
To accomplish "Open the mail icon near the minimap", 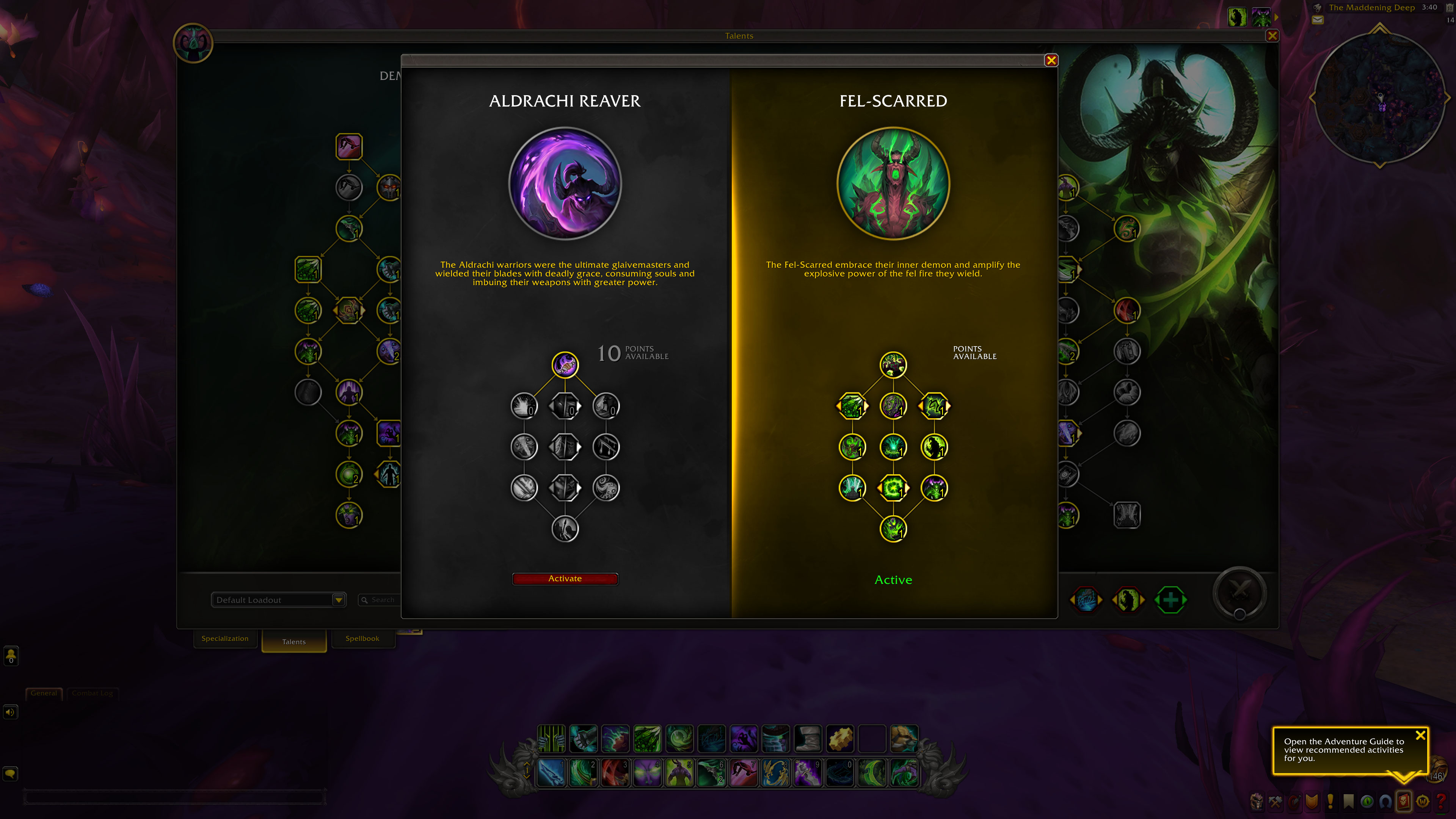I will pos(1318,20).
